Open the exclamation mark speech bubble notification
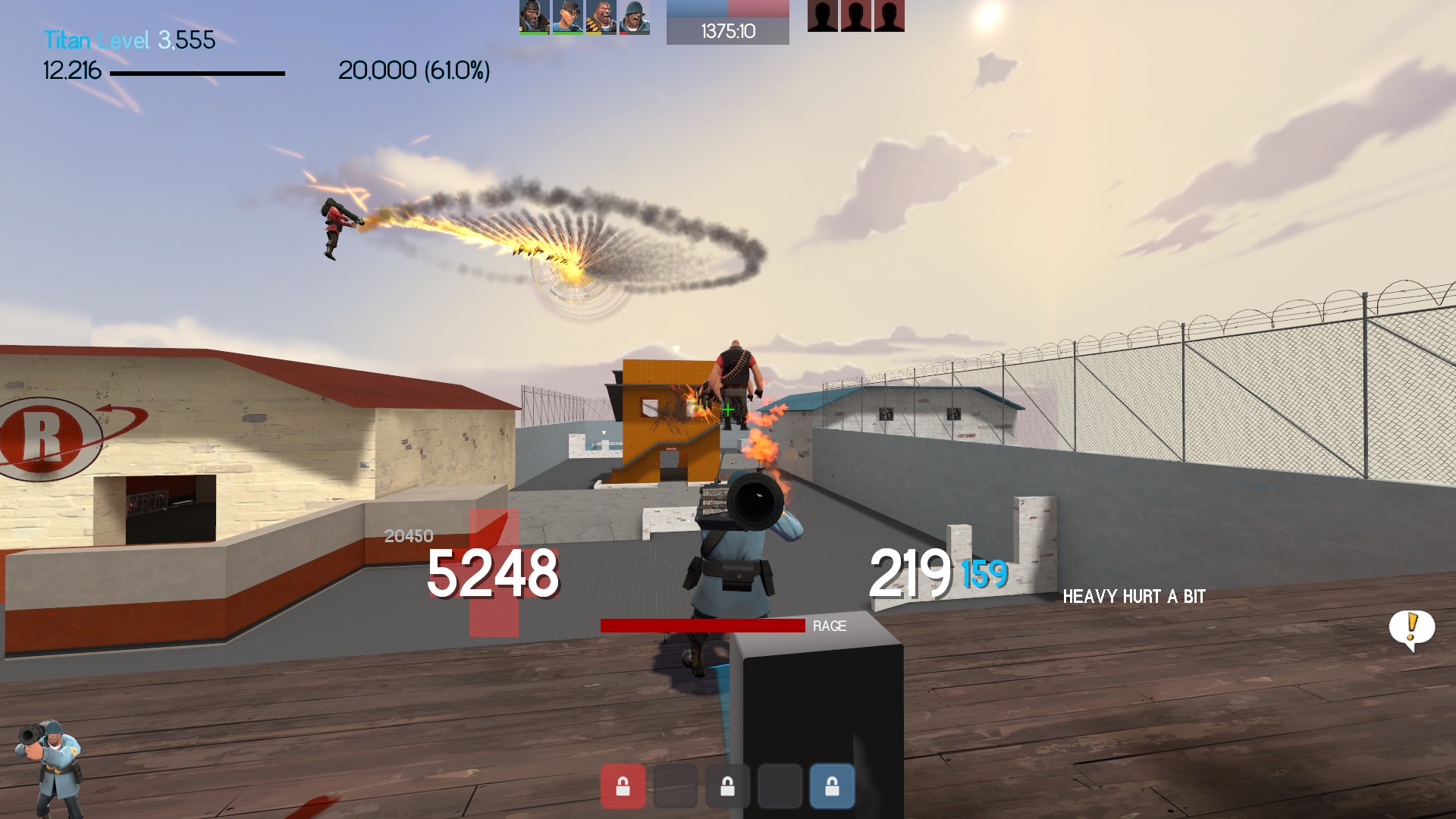 pyautogui.click(x=1411, y=629)
